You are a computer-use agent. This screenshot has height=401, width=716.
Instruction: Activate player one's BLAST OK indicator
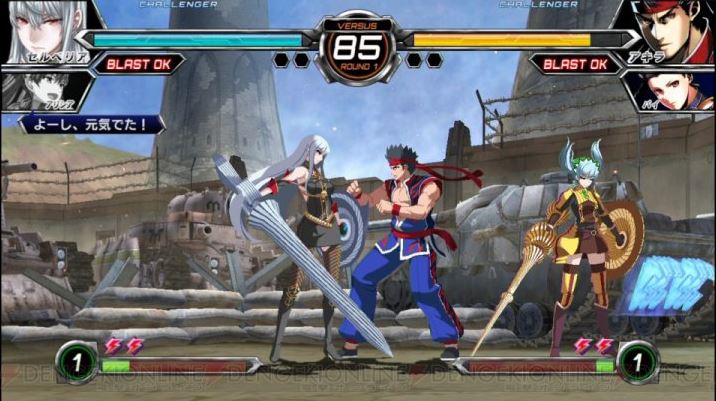point(140,64)
